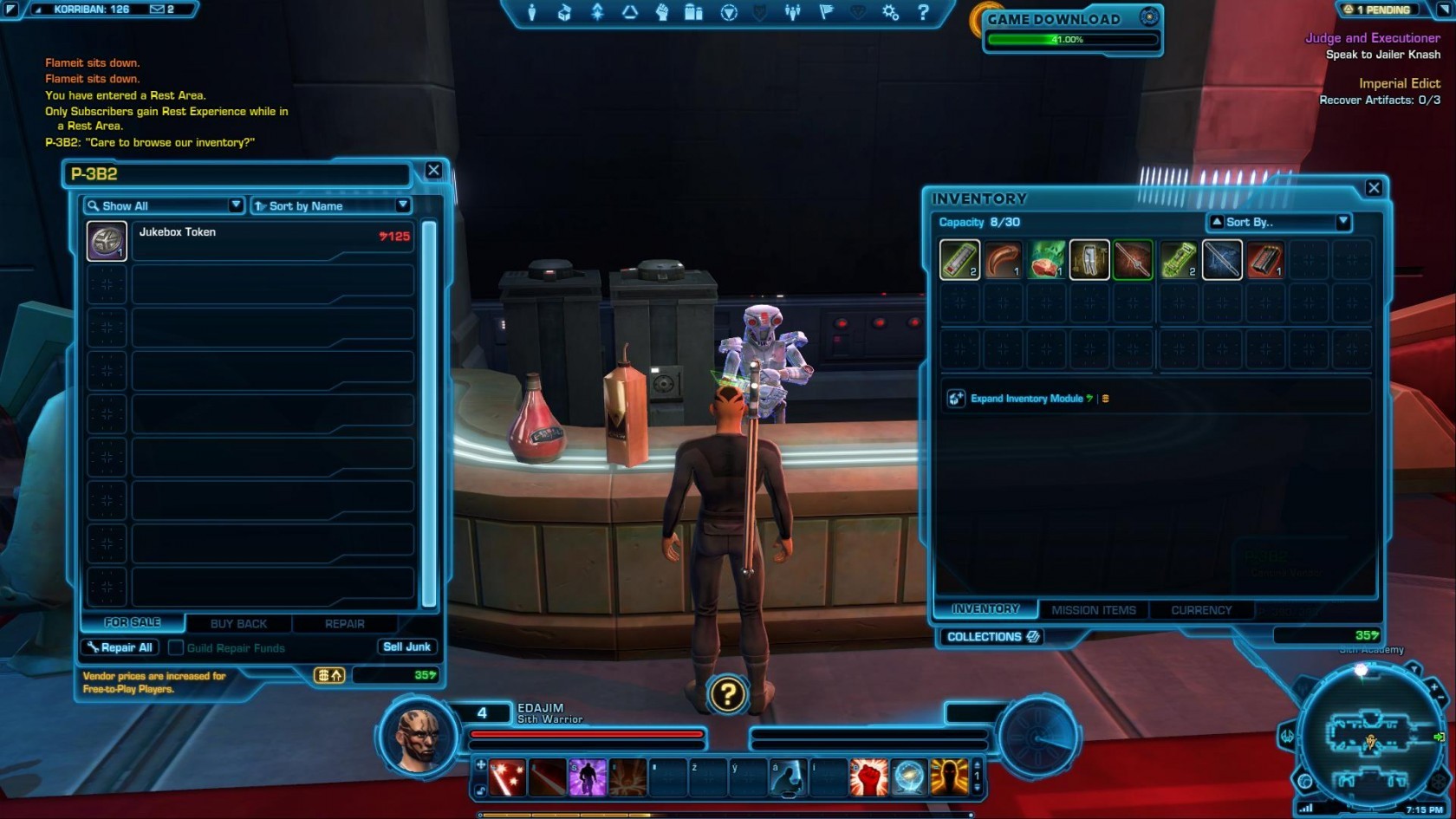Click the Sith Academy minimap
This screenshot has height=819, width=1456.
1369,737
